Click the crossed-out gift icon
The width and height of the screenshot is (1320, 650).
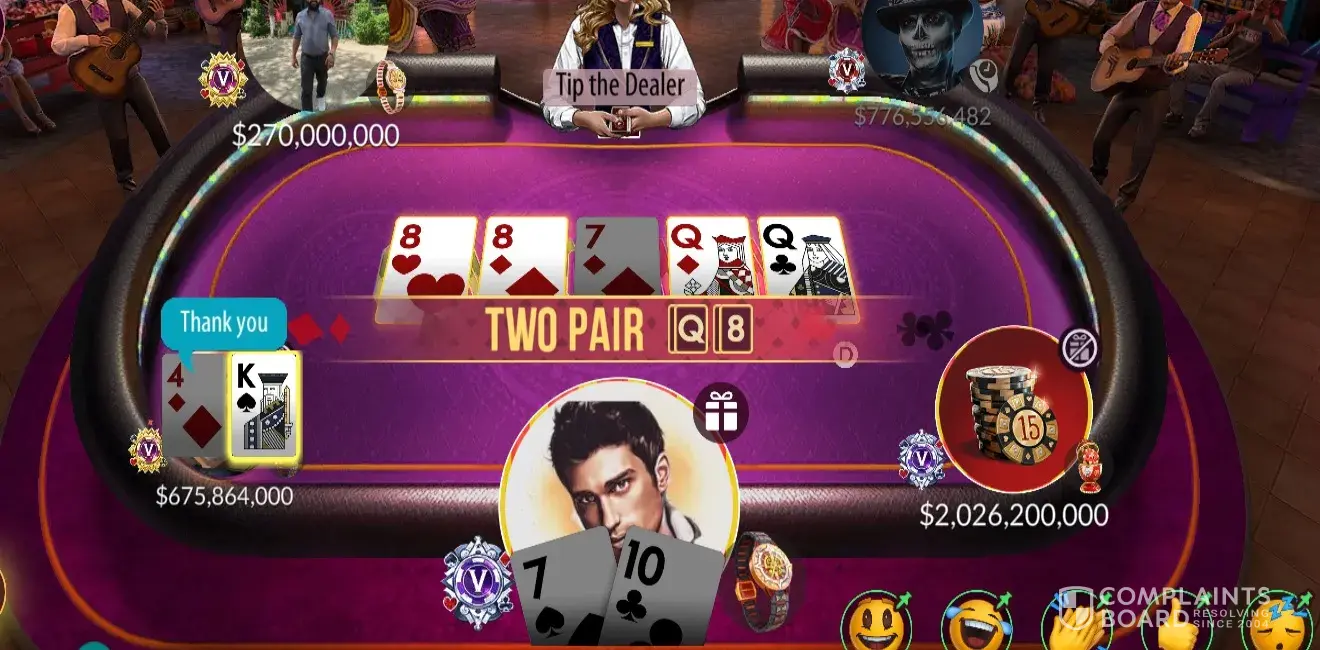coord(1079,348)
